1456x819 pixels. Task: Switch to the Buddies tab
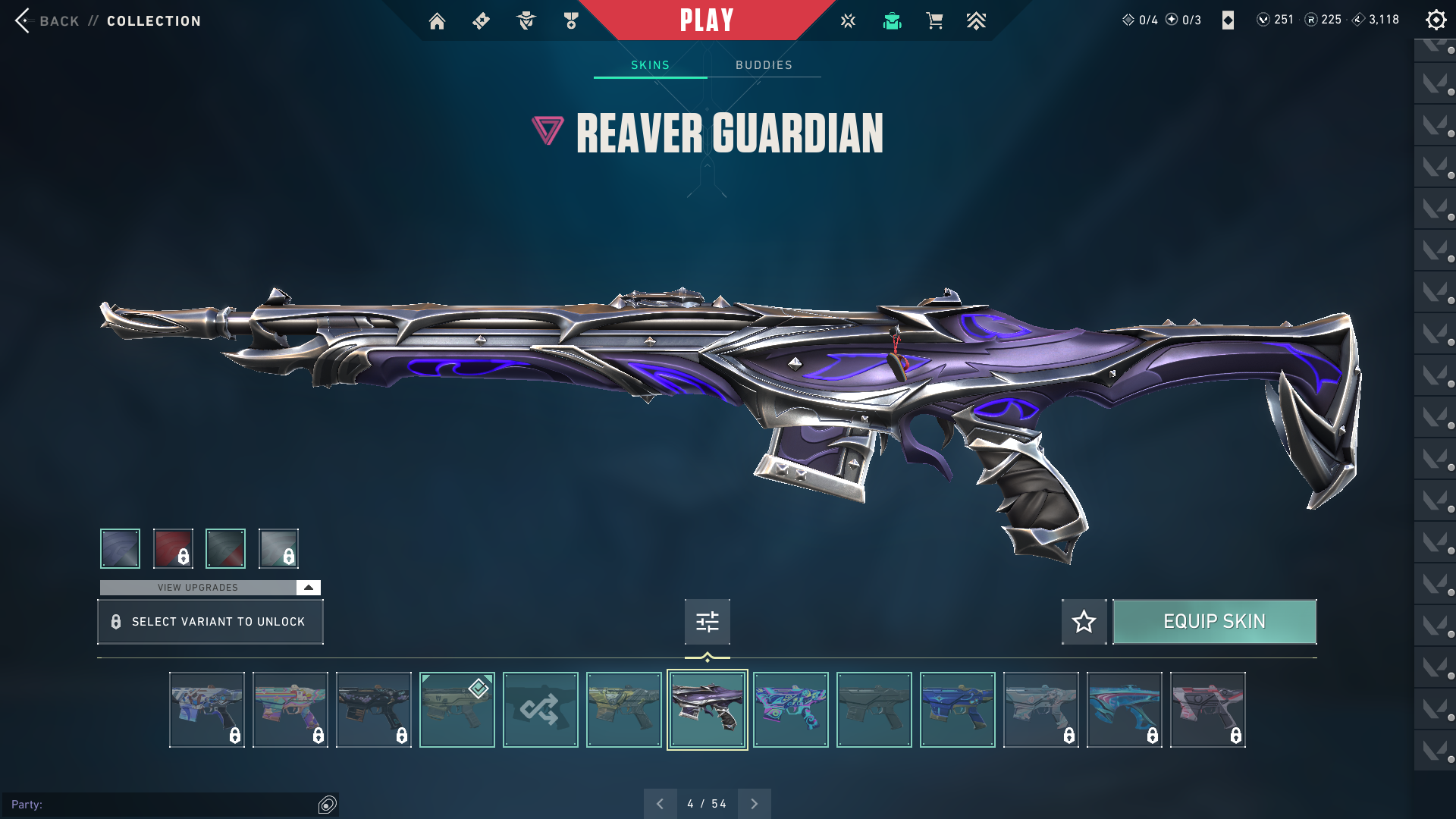pyautogui.click(x=764, y=65)
